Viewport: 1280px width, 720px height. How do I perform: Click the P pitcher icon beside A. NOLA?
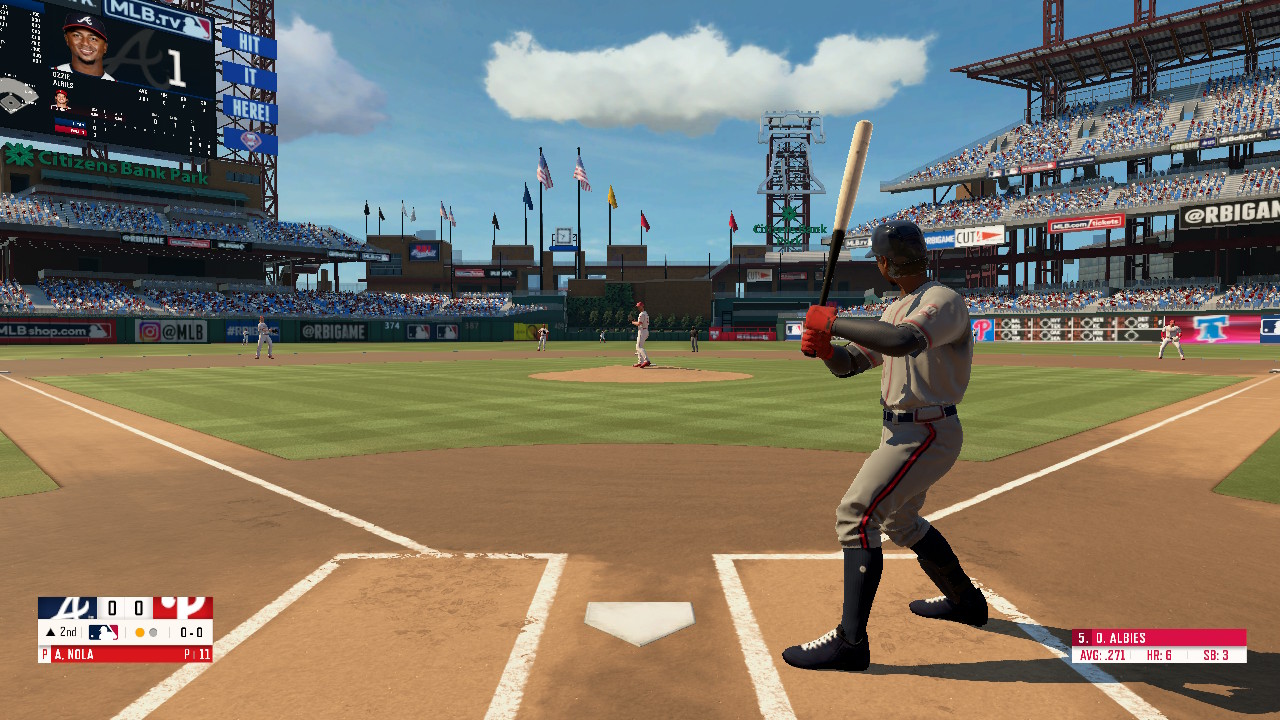point(44,654)
